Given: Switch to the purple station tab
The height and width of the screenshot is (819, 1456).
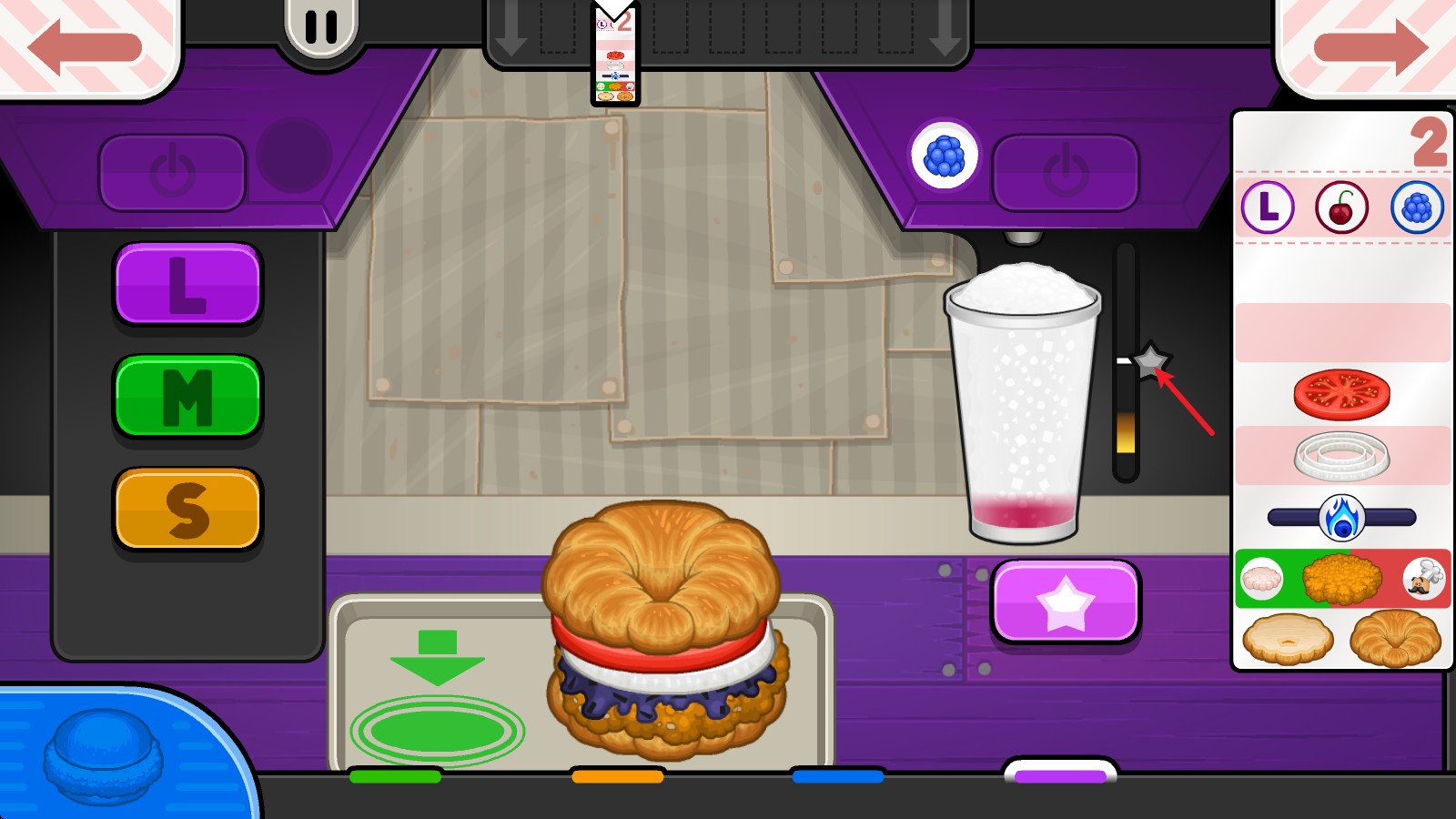Looking at the screenshot, I should [x=1060, y=775].
